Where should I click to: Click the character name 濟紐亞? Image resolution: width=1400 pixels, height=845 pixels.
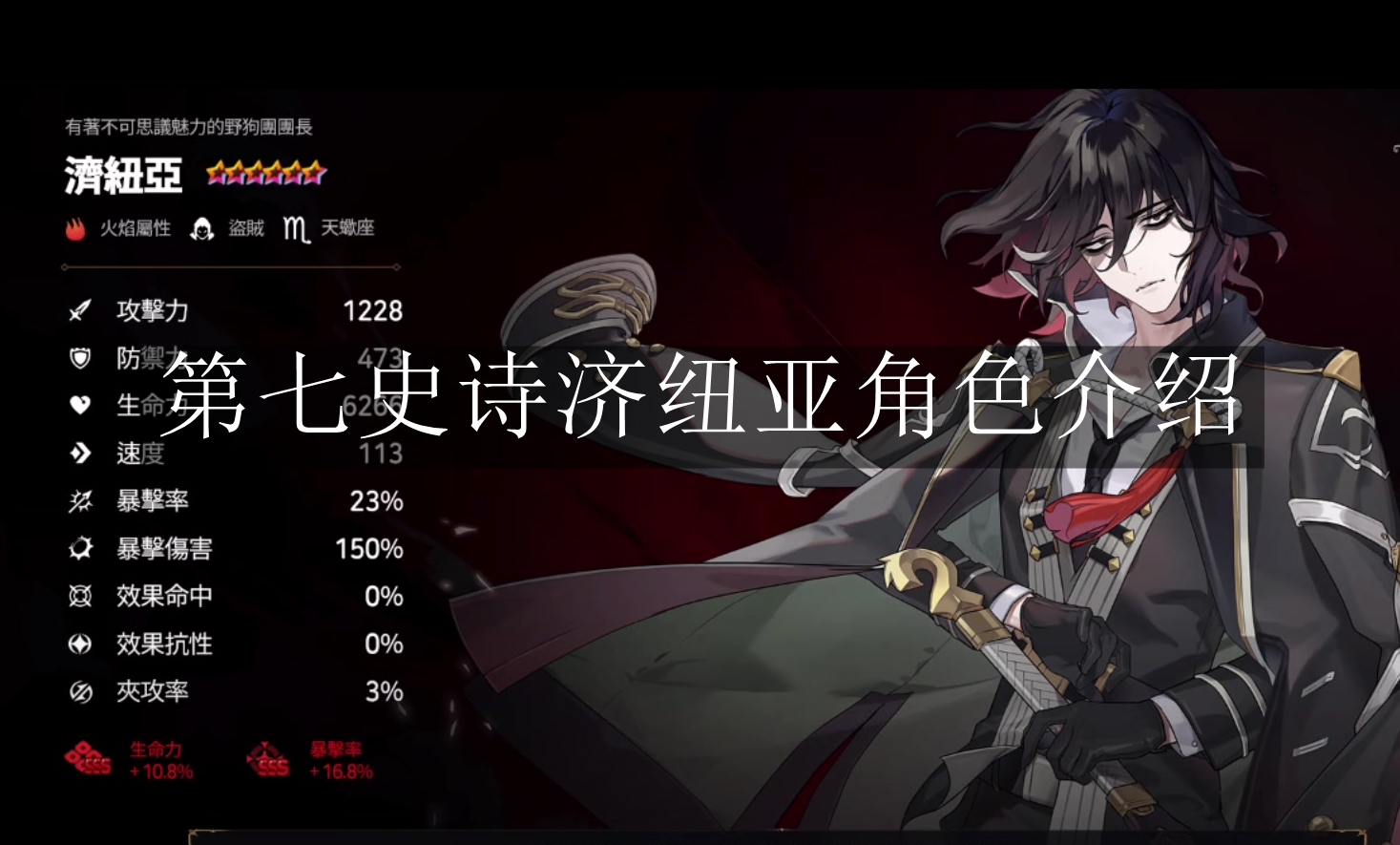122,175
